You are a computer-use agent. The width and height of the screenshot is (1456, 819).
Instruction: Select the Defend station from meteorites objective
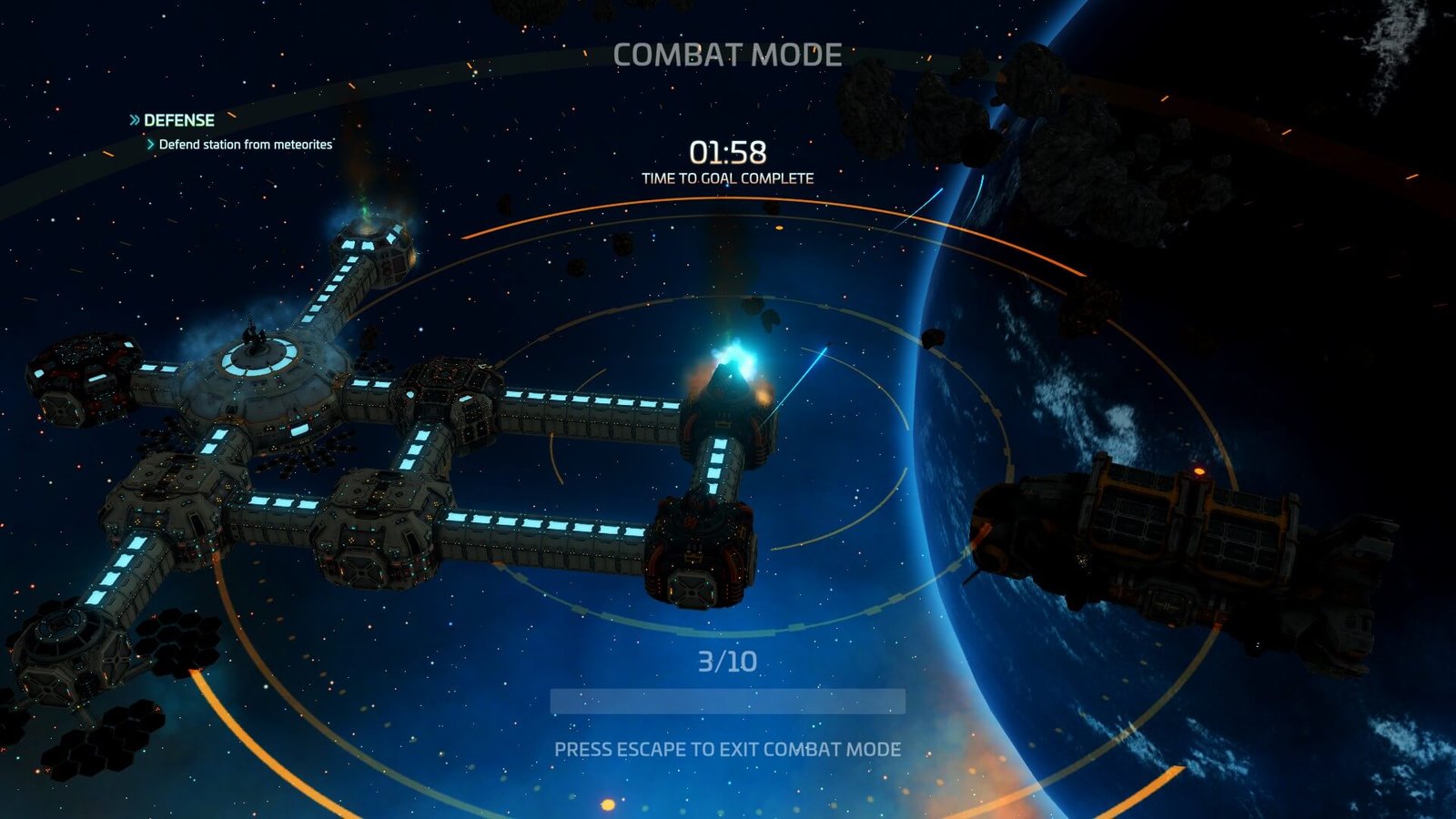pos(245,145)
